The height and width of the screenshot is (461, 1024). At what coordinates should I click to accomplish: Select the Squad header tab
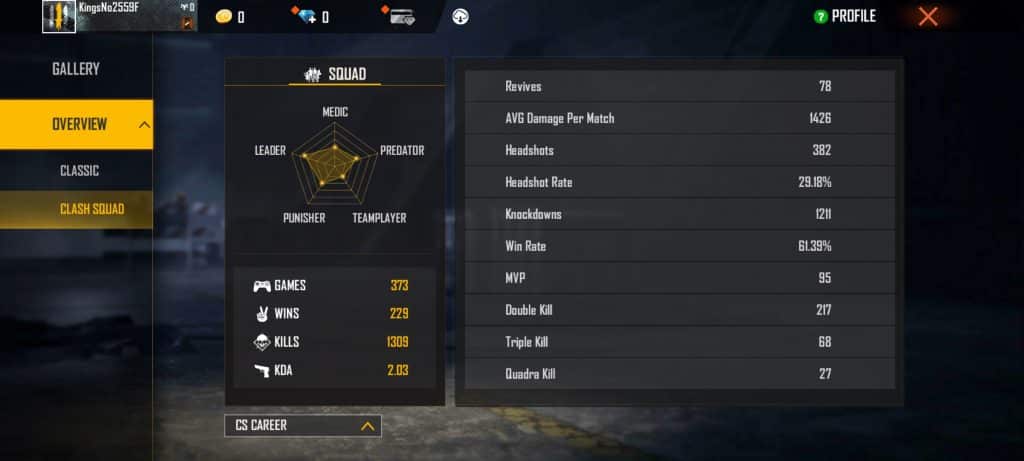click(x=334, y=74)
